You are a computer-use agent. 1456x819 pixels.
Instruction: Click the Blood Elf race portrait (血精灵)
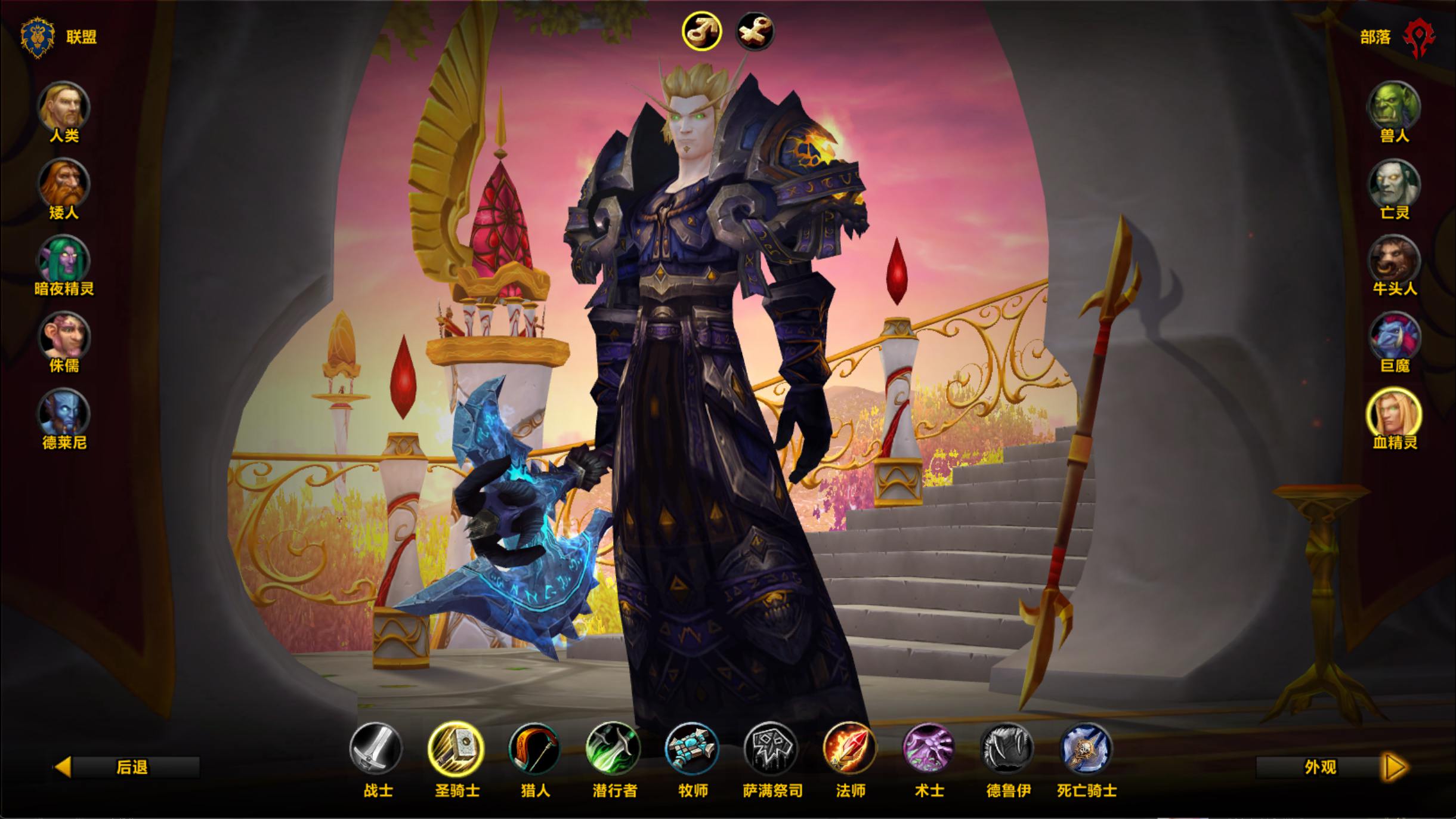[x=1393, y=413]
